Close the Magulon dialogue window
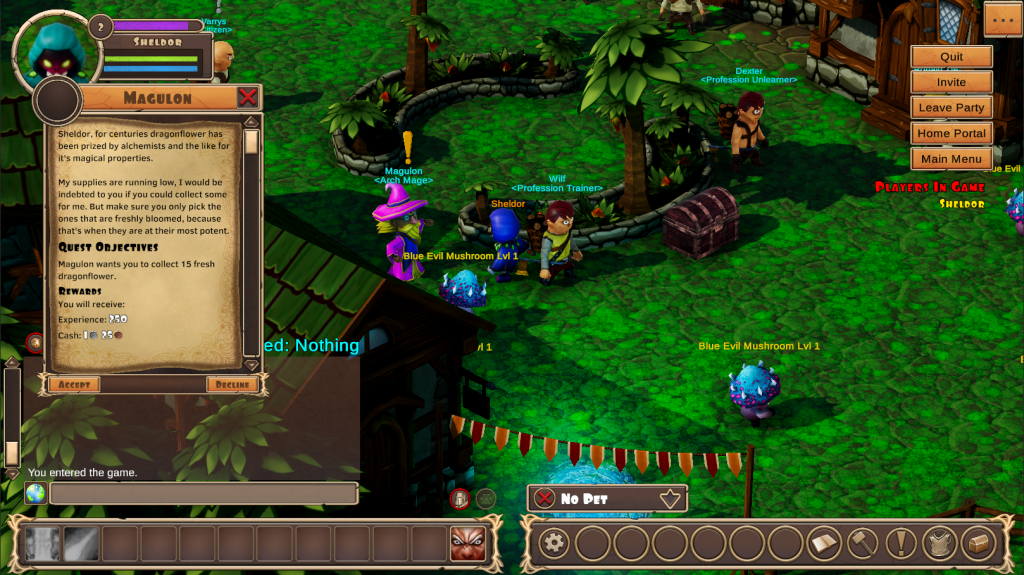1024x575 pixels. [248, 97]
